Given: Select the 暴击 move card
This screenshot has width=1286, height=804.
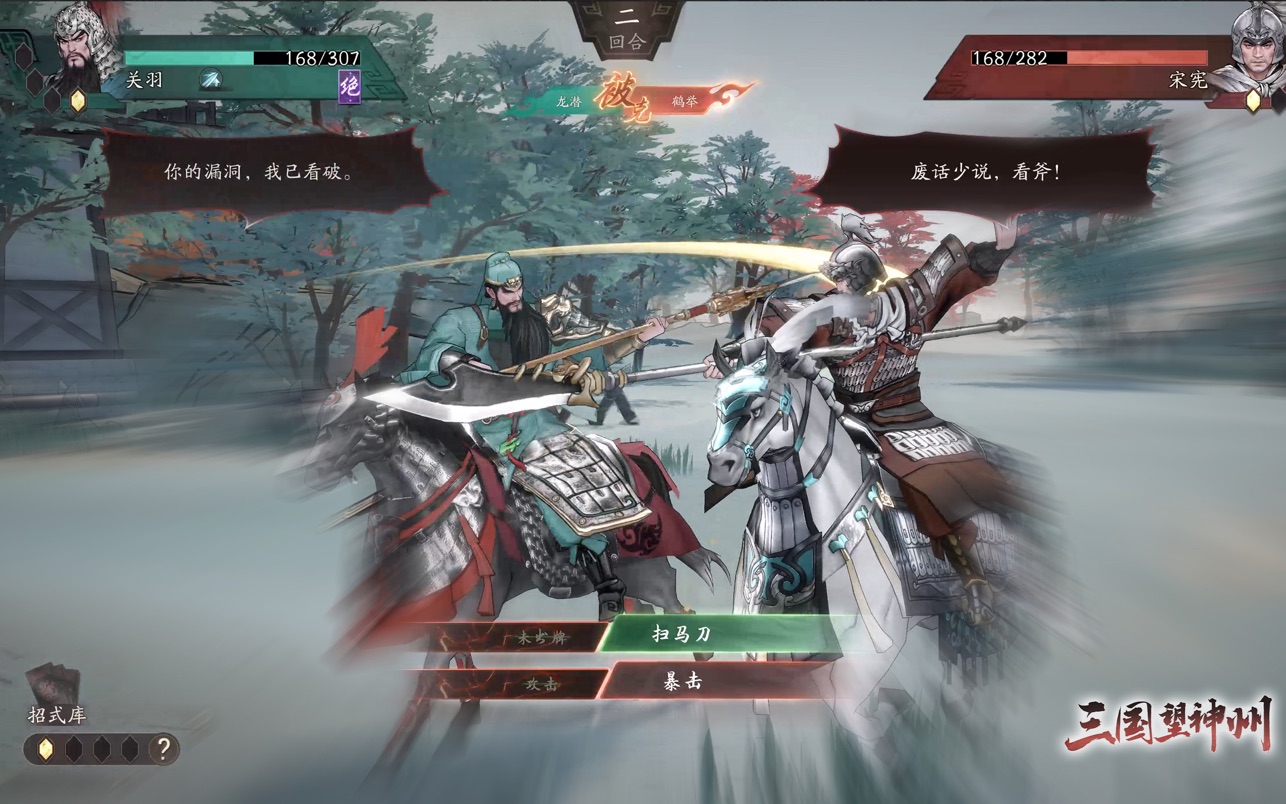Looking at the screenshot, I should (x=684, y=682).
